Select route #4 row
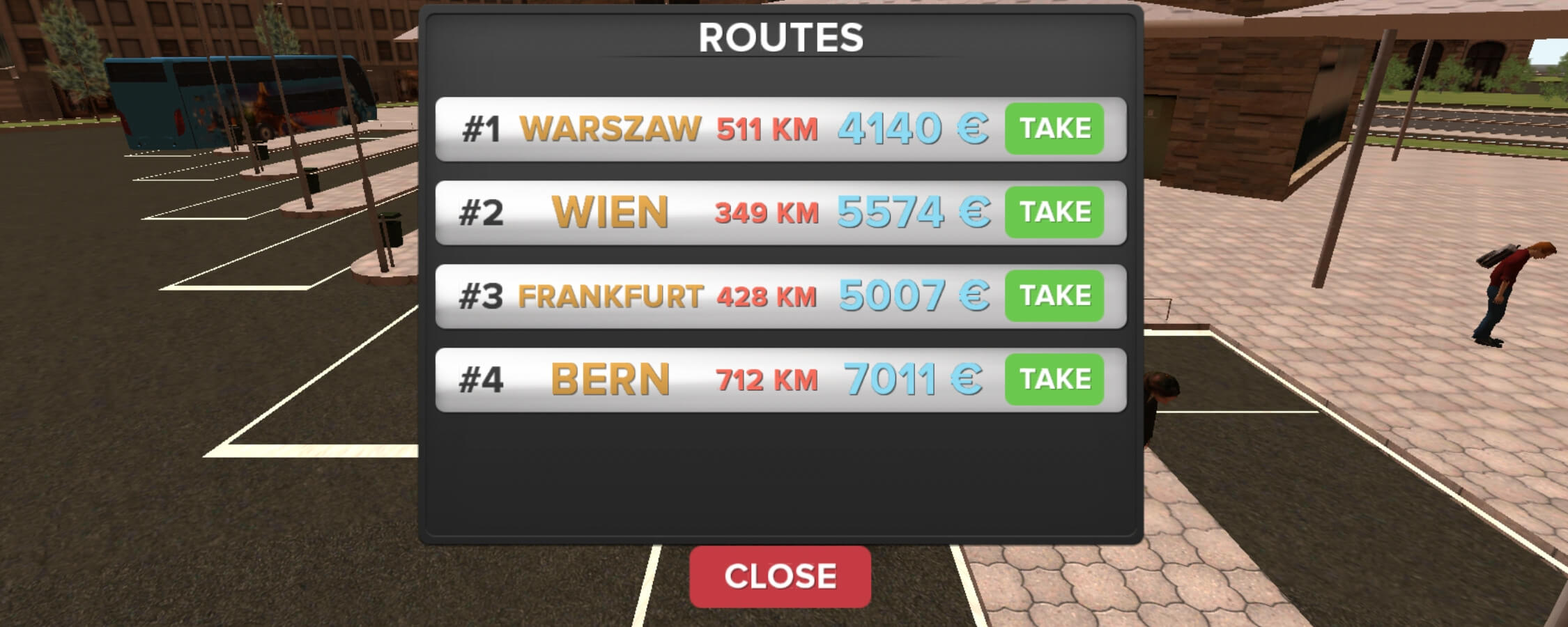The width and height of the screenshot is (1568, 627). tap(697, 378)
